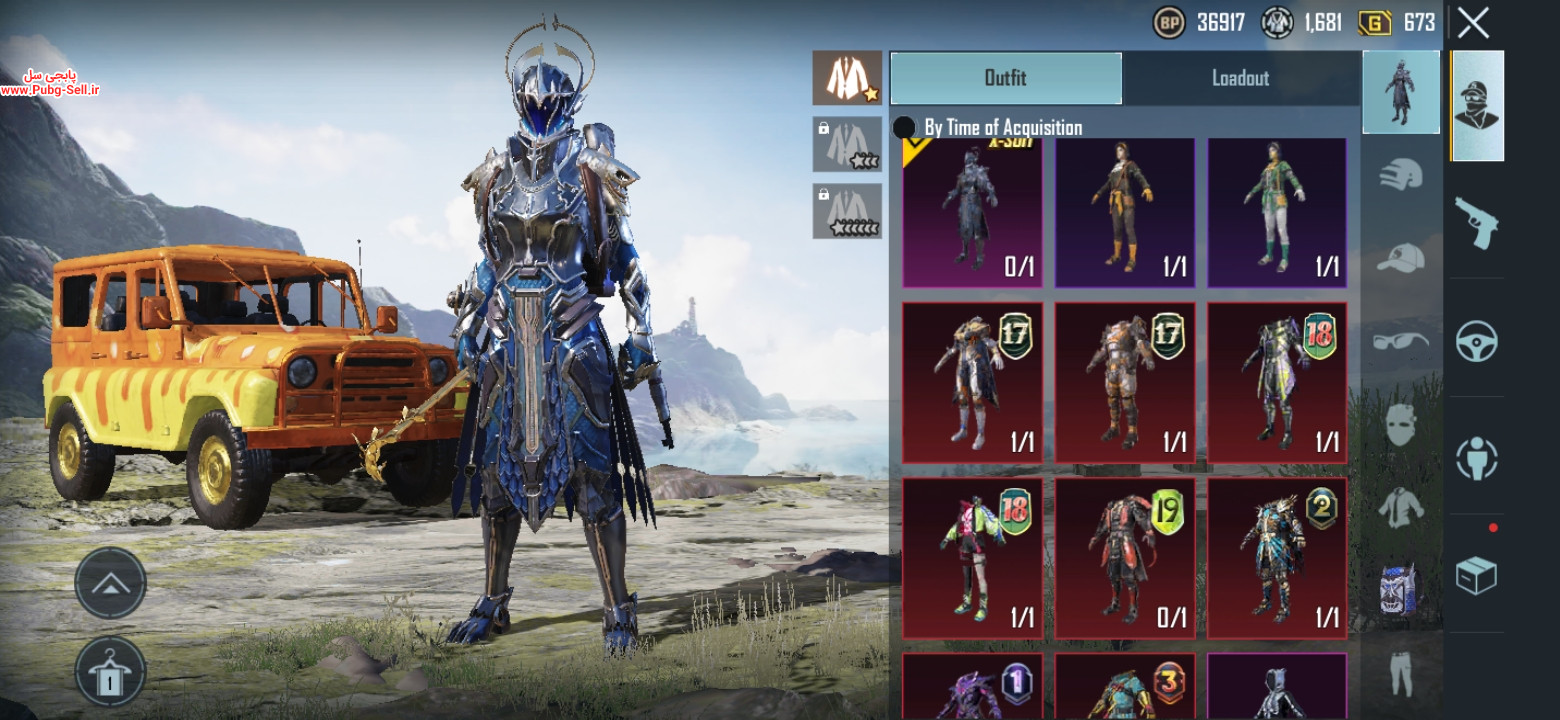Select the first outfit preset with star

click(847, 78)
